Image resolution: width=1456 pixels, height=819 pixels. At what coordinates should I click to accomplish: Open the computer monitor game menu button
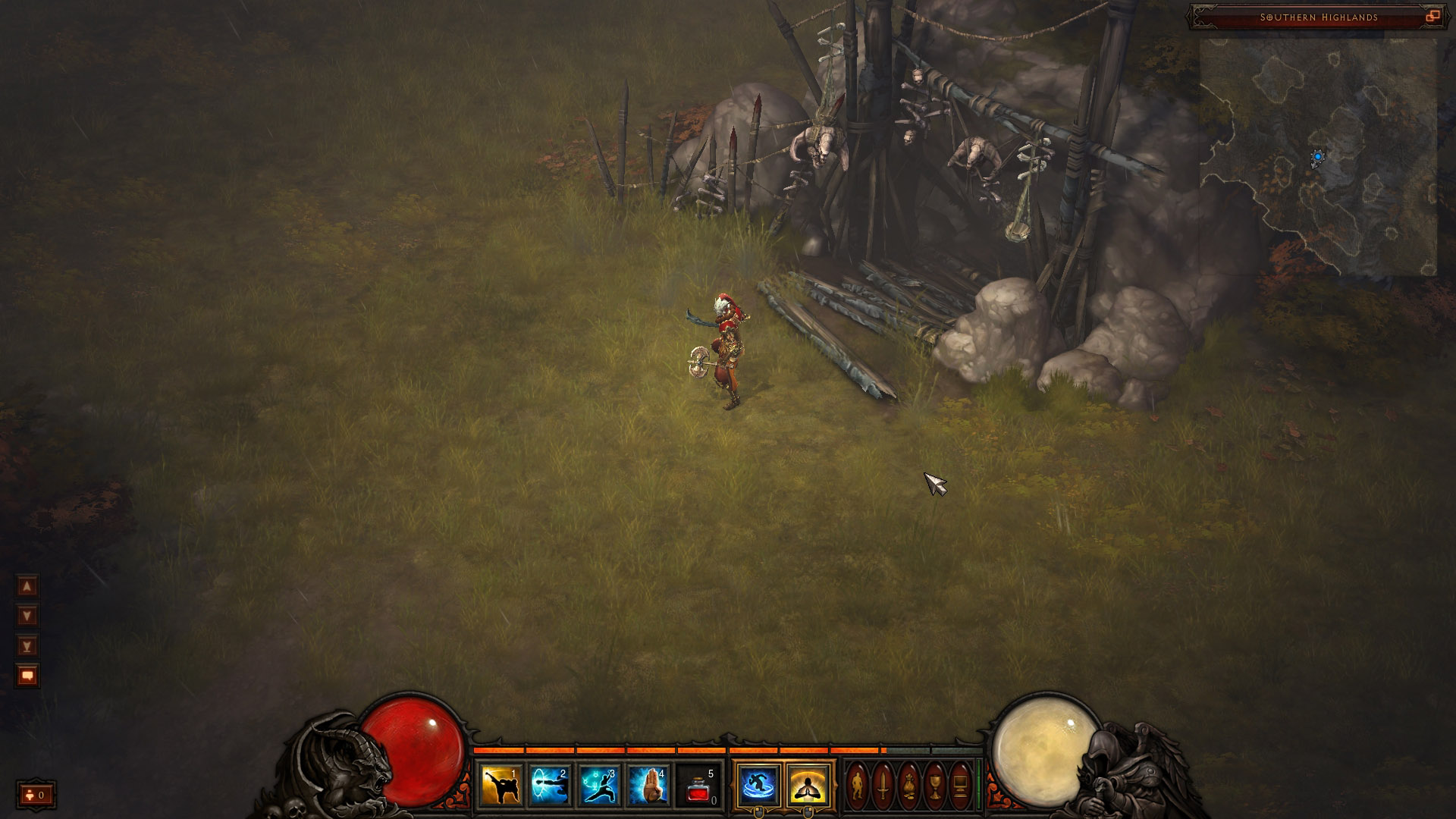coord(961,785)
